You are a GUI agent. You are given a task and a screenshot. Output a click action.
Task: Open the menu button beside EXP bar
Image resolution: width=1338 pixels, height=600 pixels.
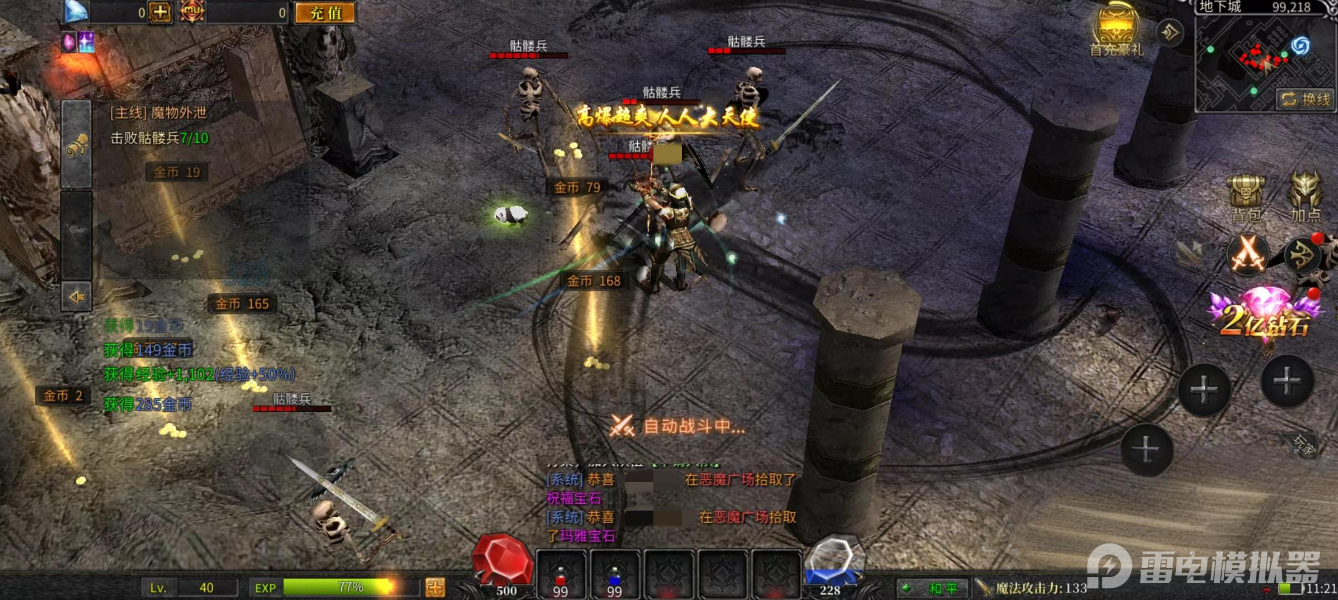tap(435, 587)
